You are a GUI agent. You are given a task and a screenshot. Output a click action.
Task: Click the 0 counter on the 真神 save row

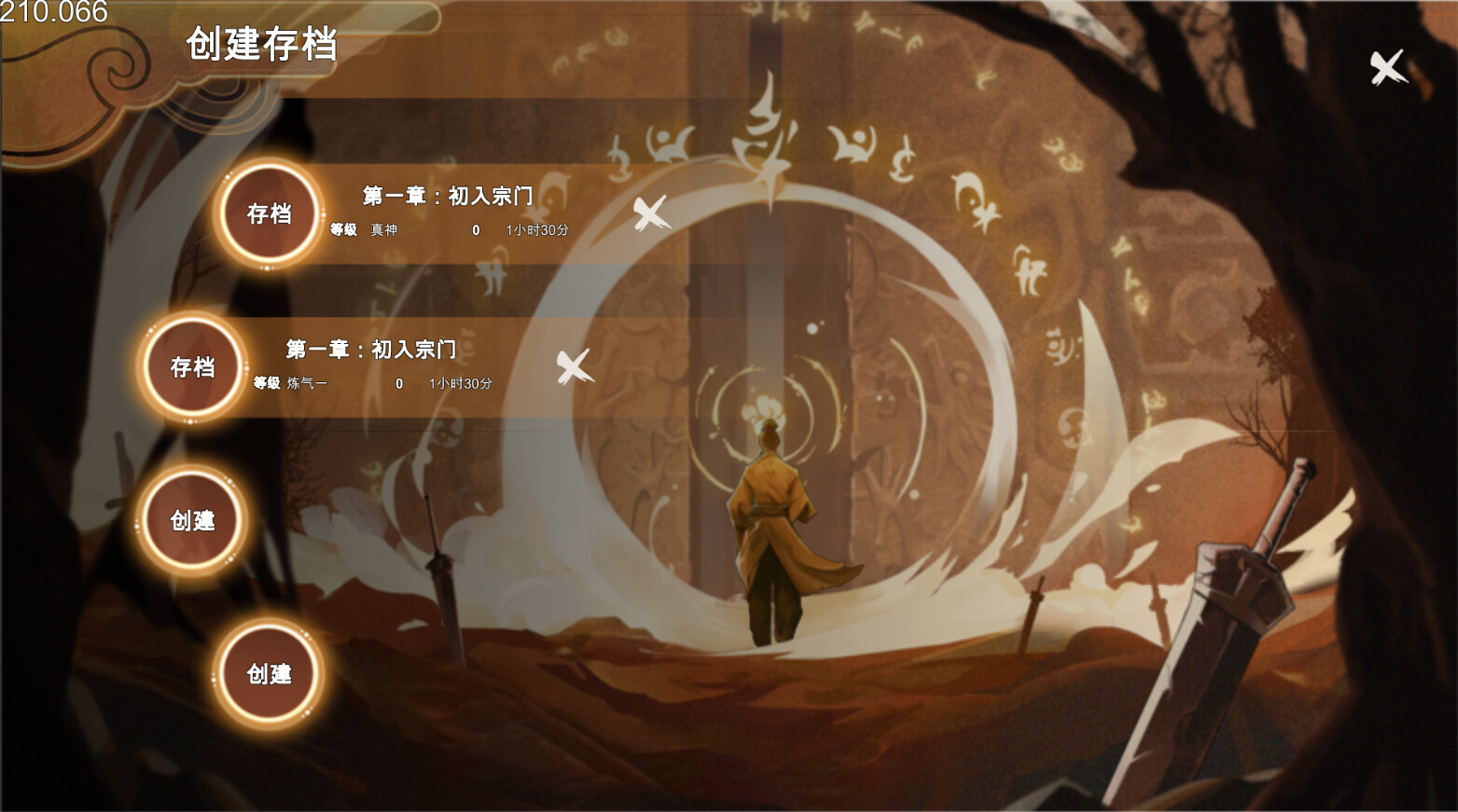(x=475, y=230)
